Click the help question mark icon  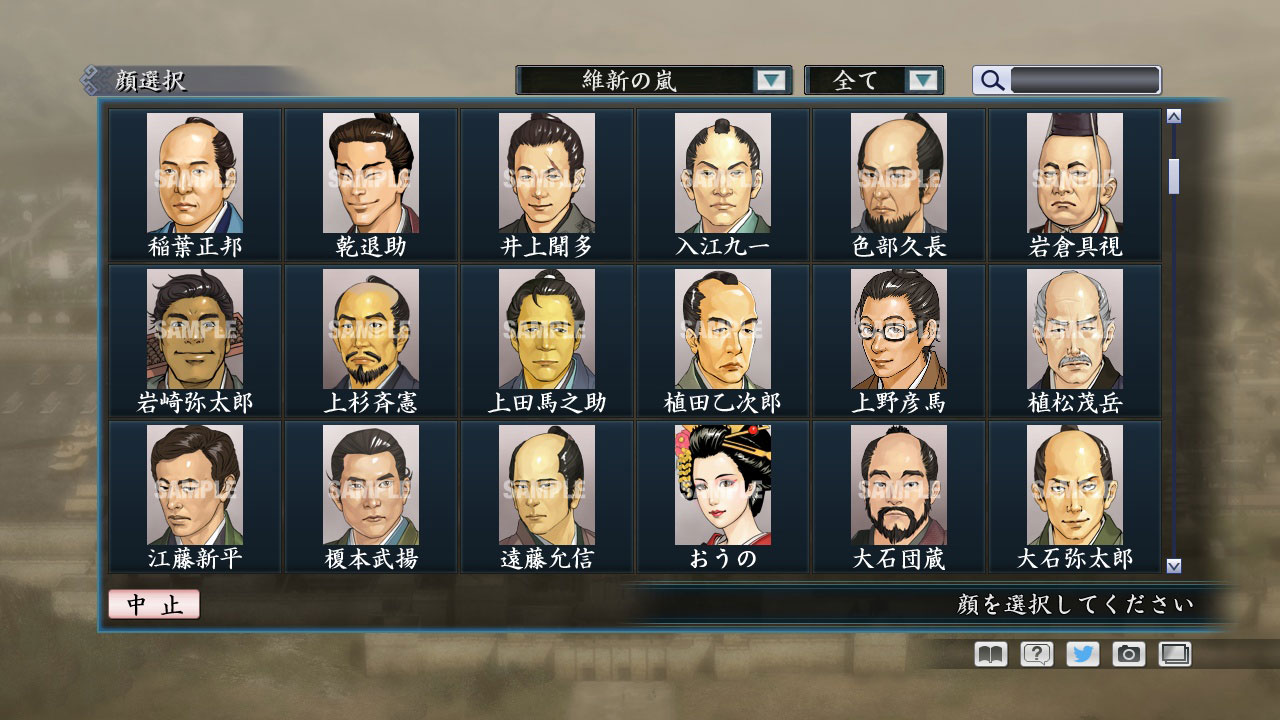click(1038, 653)
